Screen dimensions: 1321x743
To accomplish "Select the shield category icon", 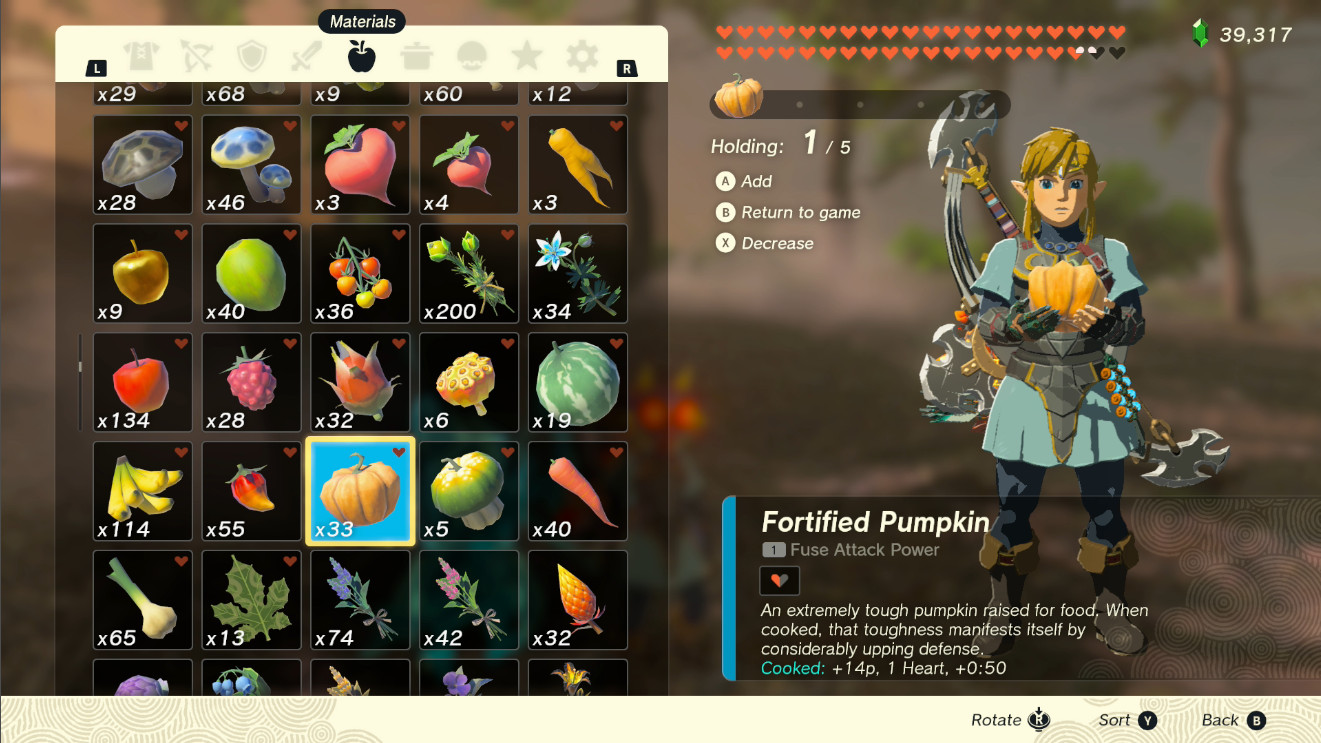I will point(251,57).
